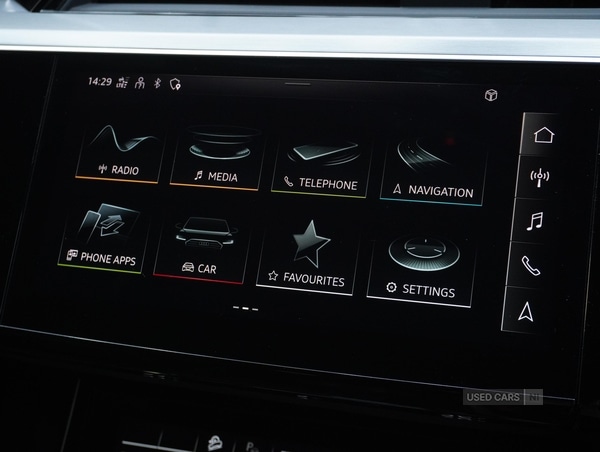Tap the radio antenna sidebar shortcut
Screen dimensions: 600x452
pyautogui.click(x=541, y=178)
